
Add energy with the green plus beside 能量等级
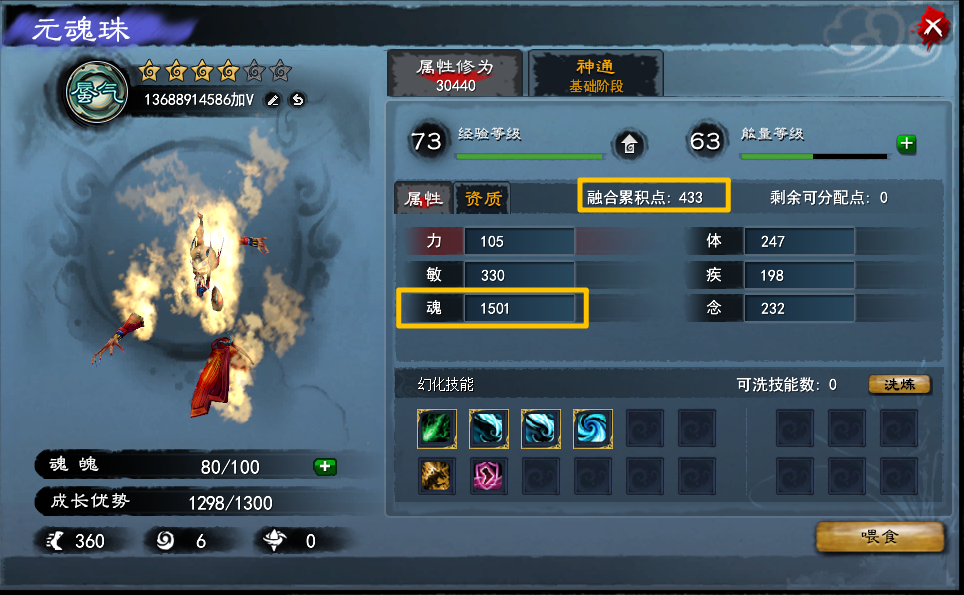906,144
